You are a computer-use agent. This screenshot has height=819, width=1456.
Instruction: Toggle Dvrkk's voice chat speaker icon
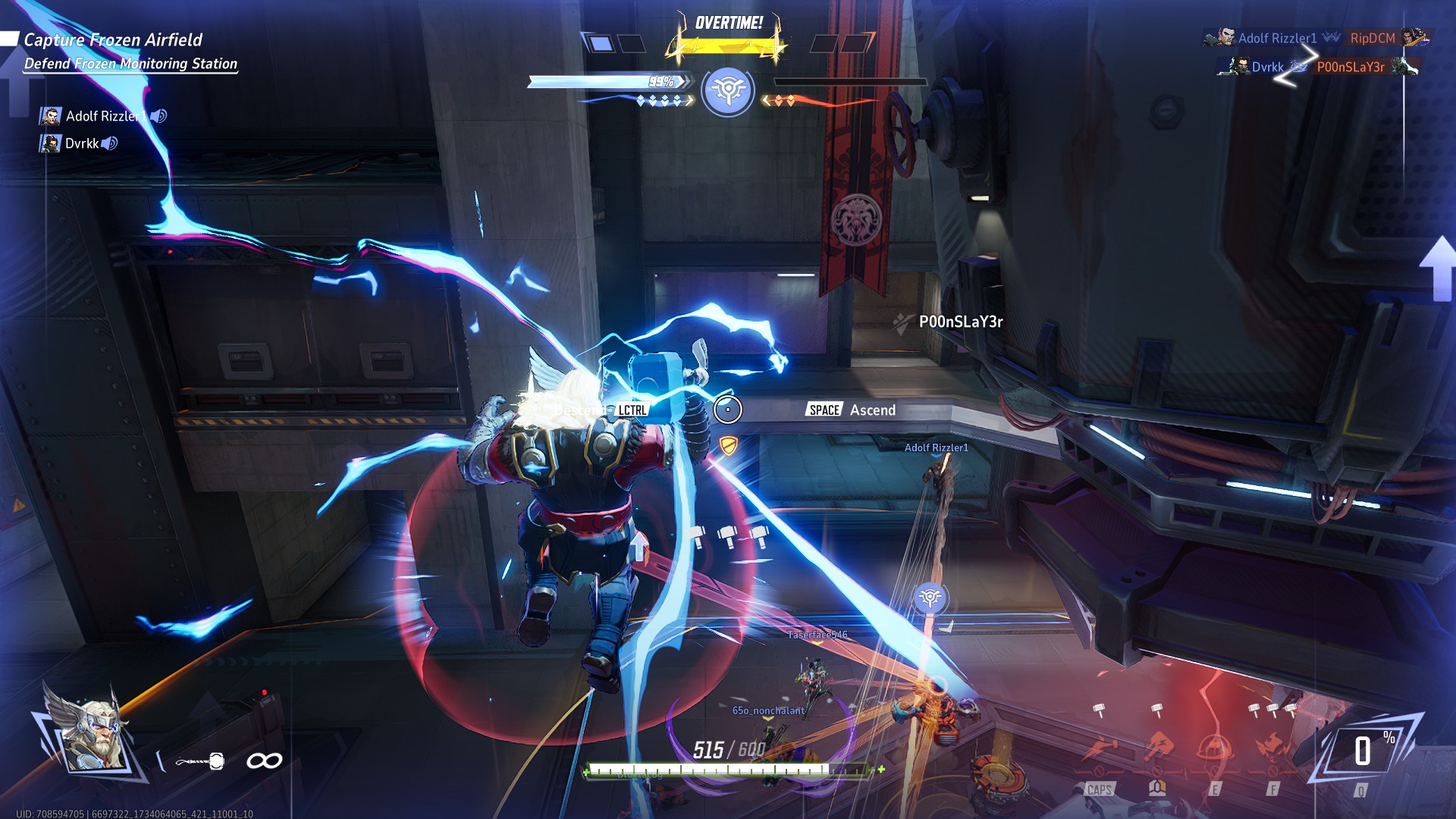click(x=110, y=143)
